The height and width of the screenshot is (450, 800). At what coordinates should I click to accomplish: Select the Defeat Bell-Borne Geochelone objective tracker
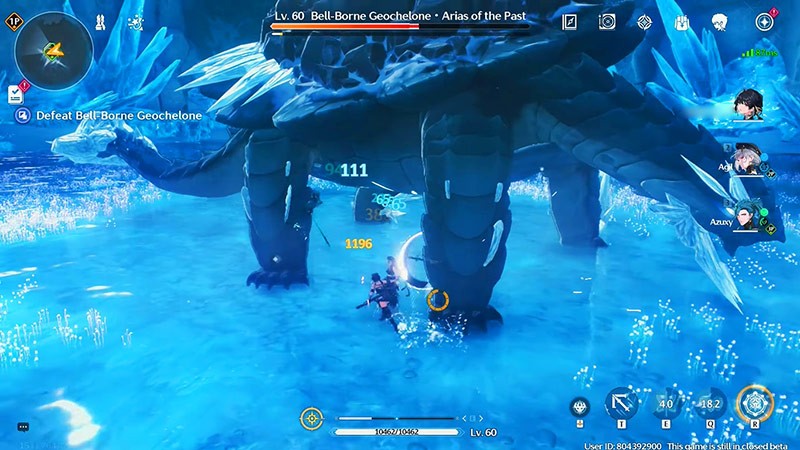(110, 116)
